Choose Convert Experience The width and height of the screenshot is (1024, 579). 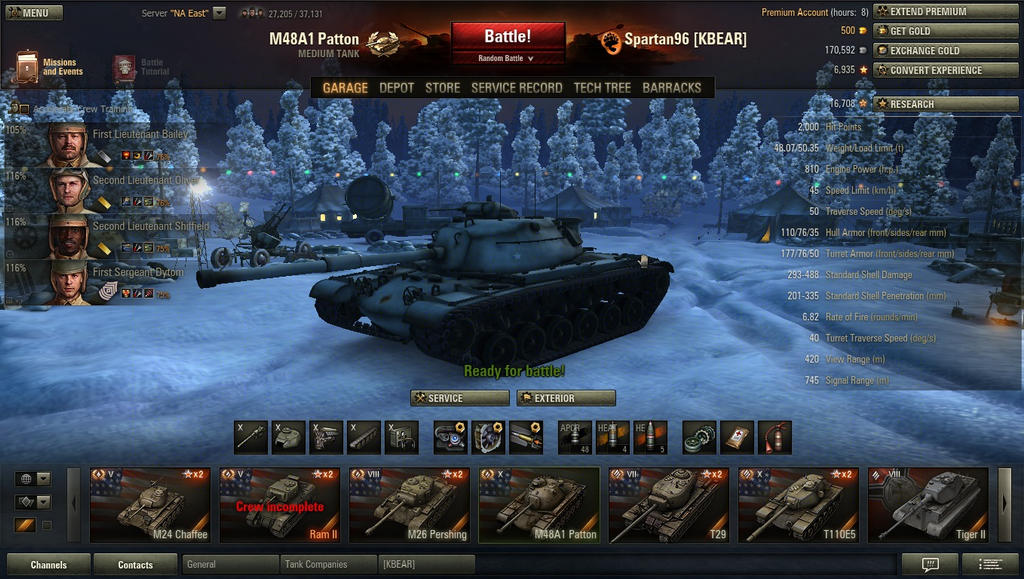tap(933, 70)
